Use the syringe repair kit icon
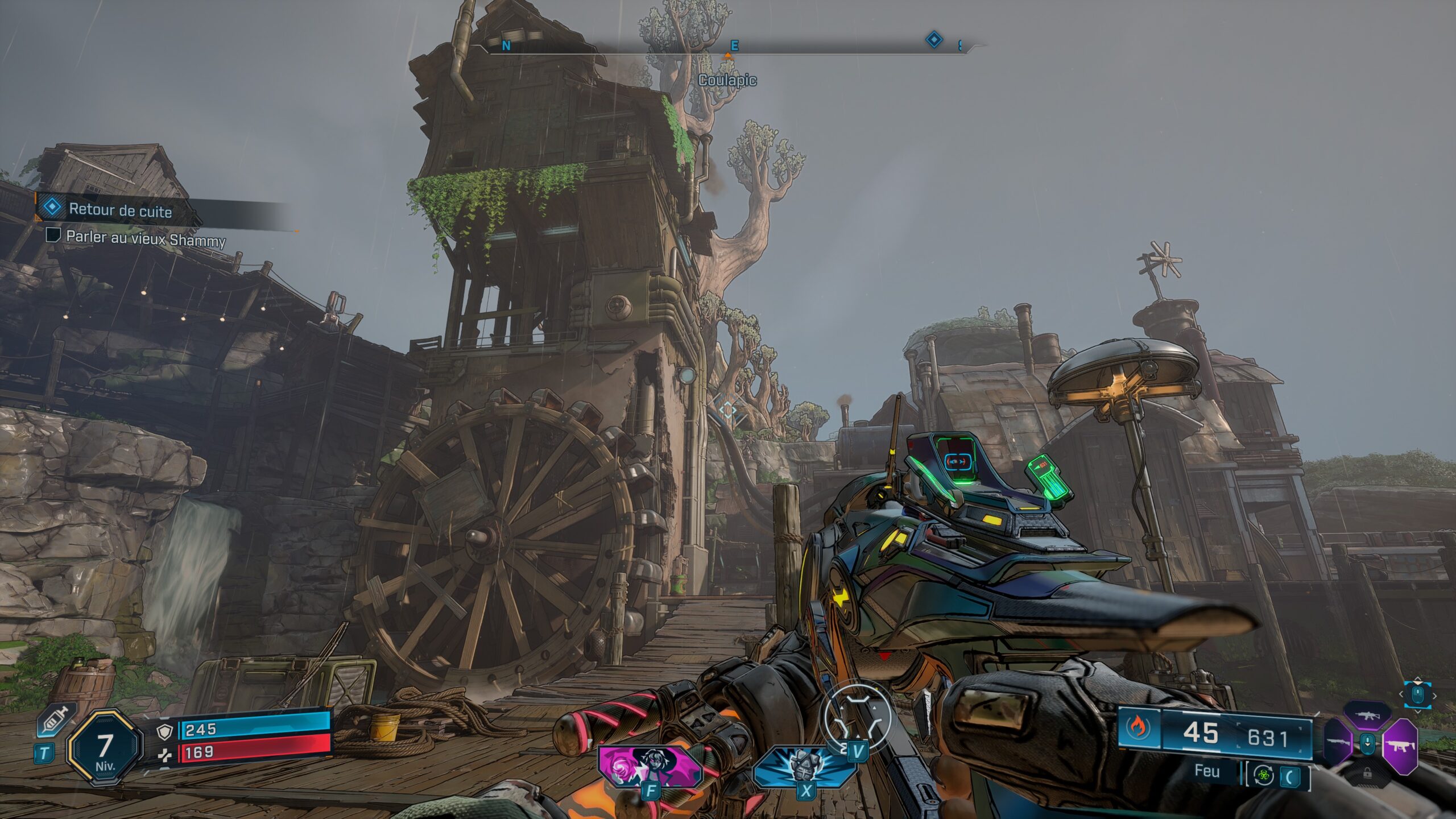Screen dimensions: 1456x819 pos(56,722)
